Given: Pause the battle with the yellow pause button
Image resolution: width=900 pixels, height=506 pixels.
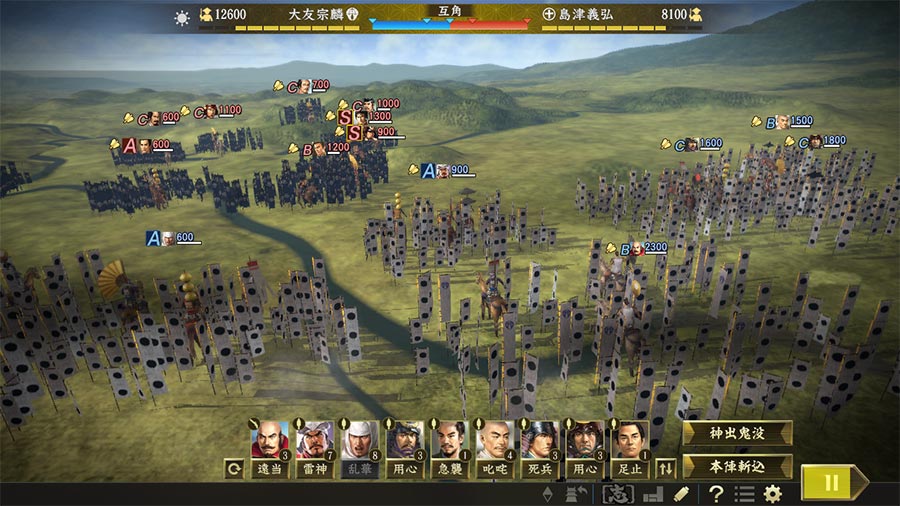Looking at the screenshot, I should pyautogui.click(x=830, y=482).
